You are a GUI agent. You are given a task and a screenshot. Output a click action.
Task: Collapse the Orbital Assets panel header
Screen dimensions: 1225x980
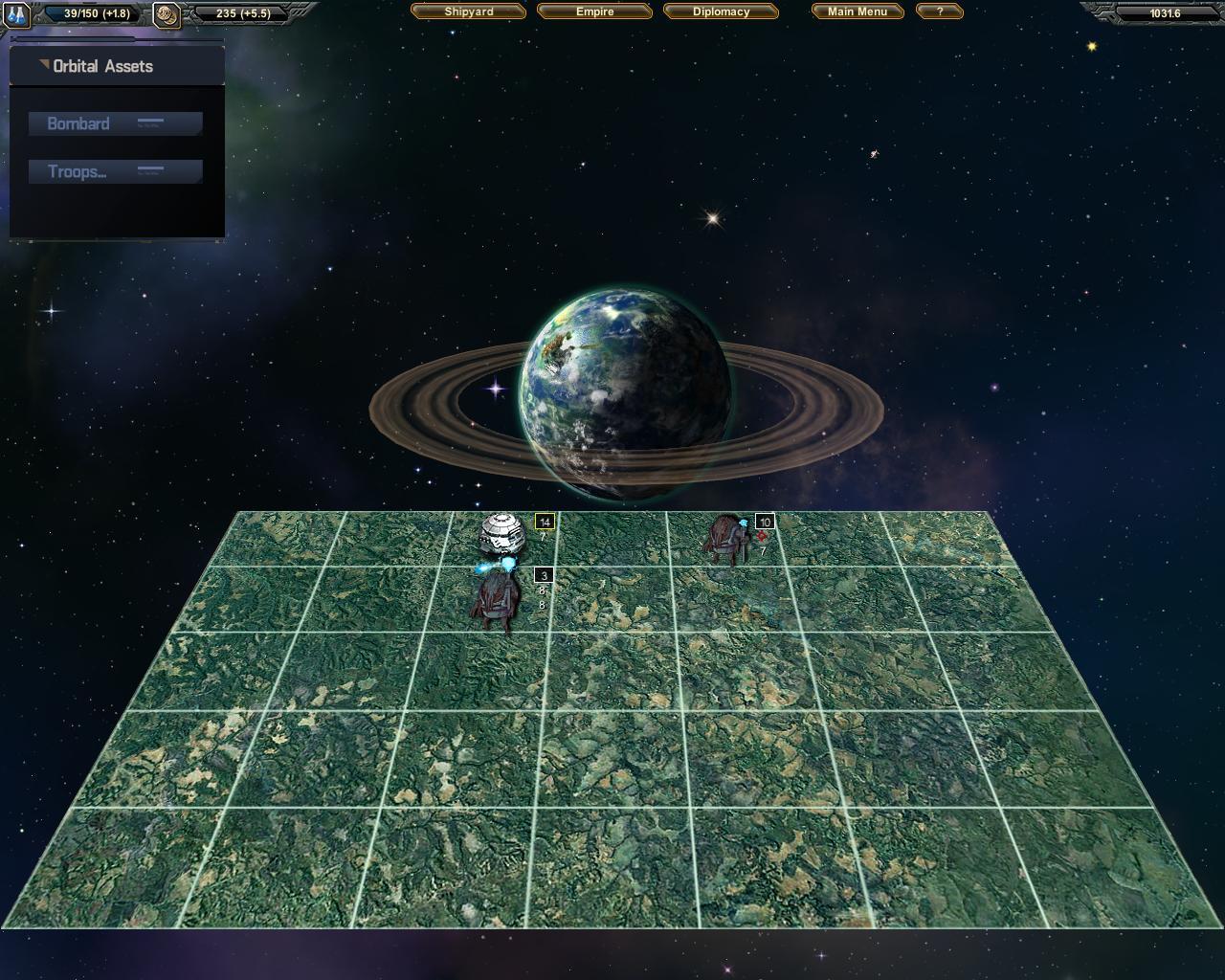coord(43,65)
